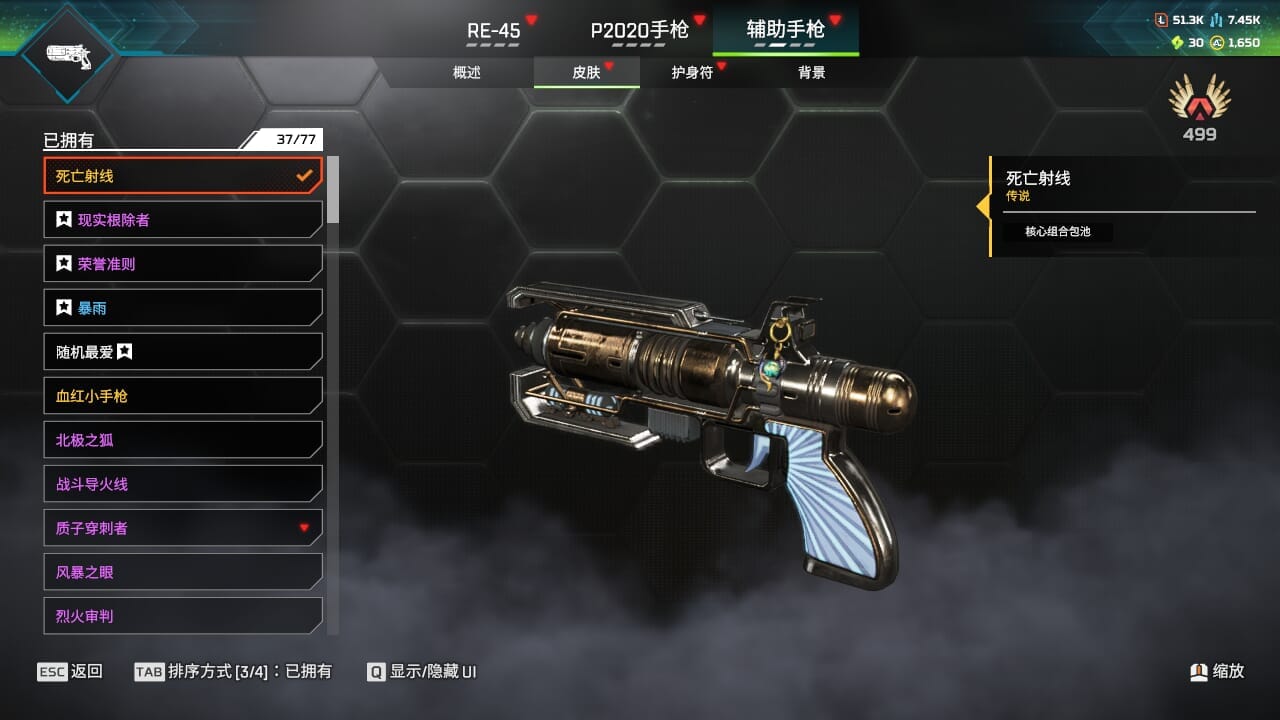Switch to the RE-45 weapon tab

tap(494, 31)
